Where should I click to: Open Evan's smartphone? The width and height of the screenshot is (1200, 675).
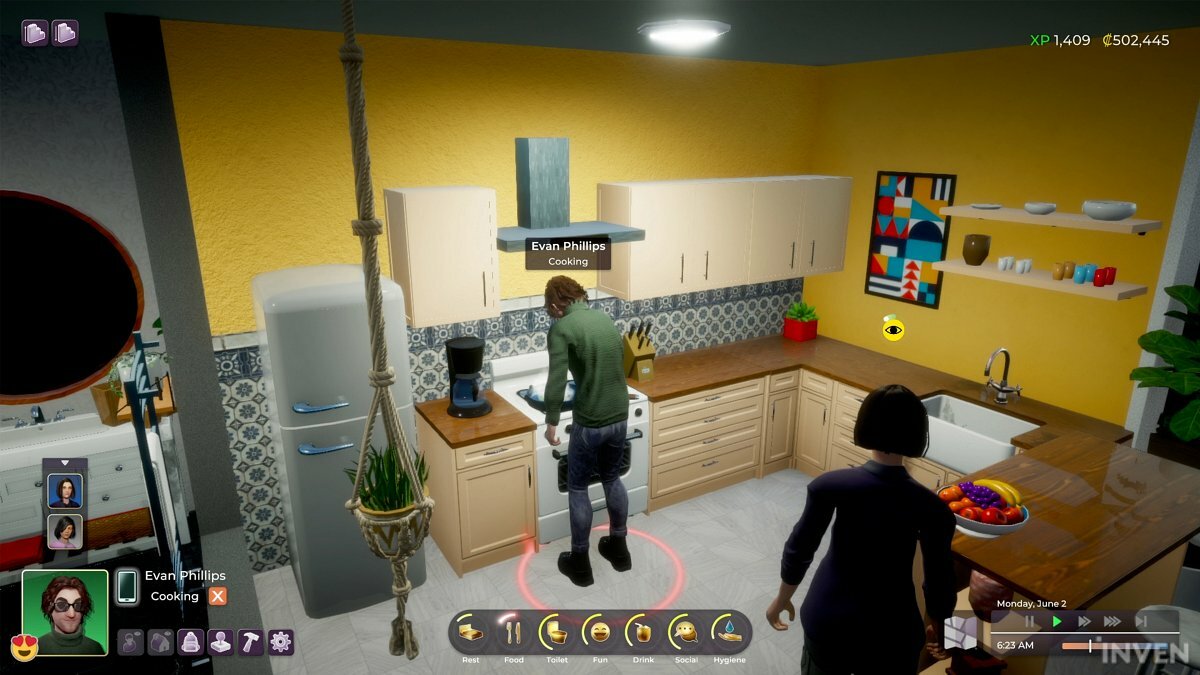127,586
